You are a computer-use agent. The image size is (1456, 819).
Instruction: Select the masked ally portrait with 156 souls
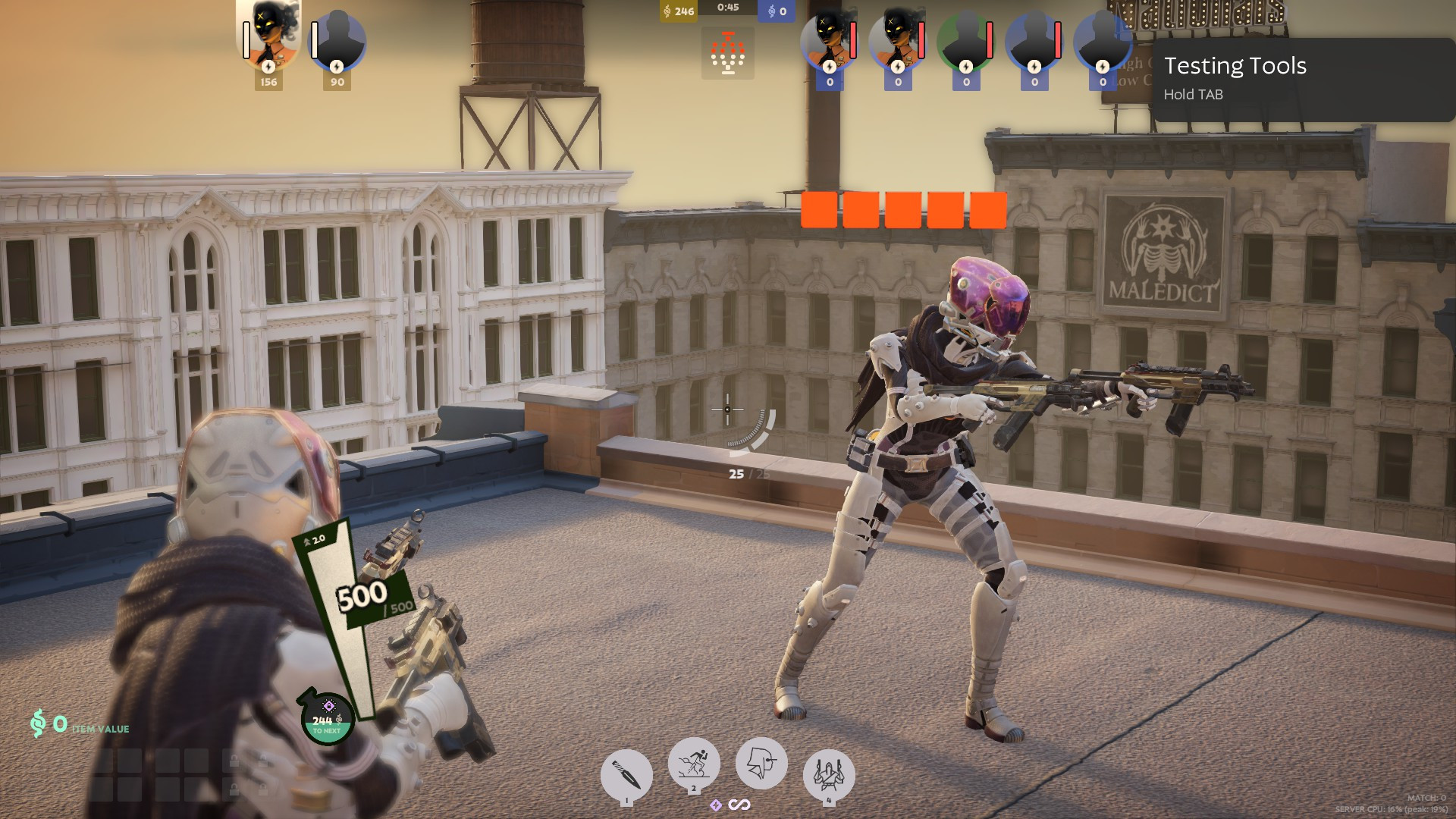pyautogui.click(x=269, y=38)
